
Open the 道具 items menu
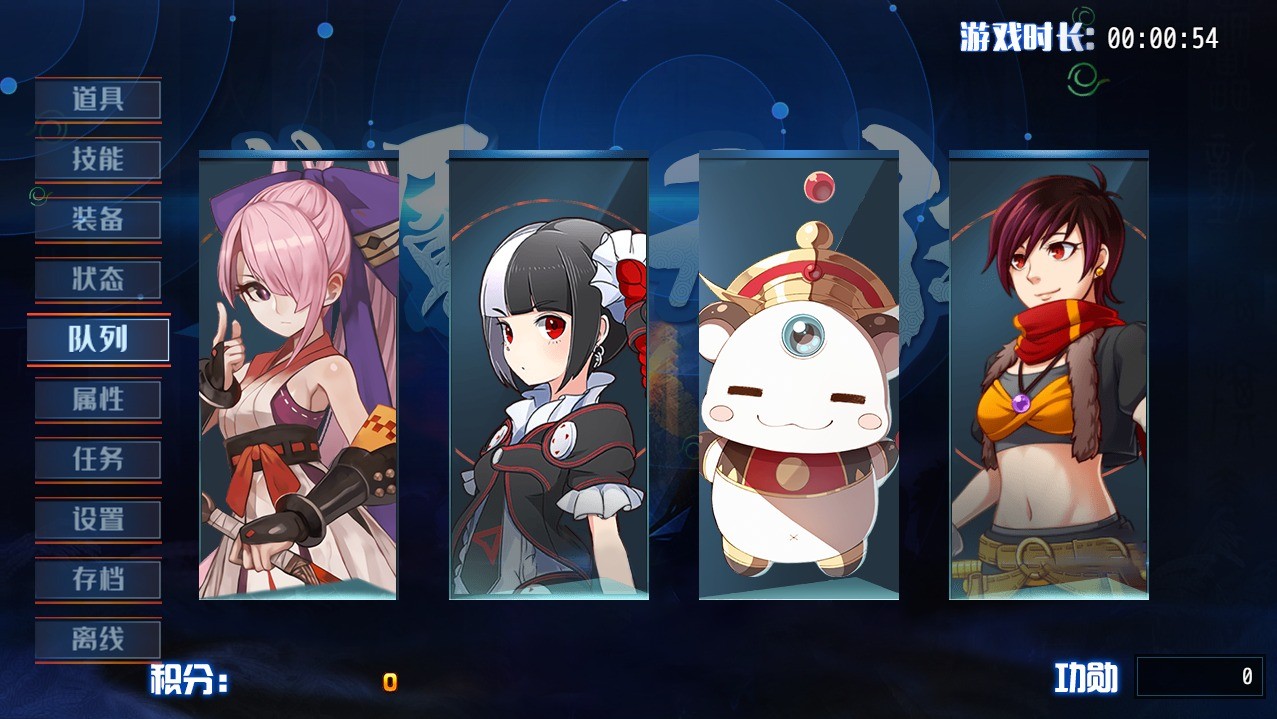(98, 100)
